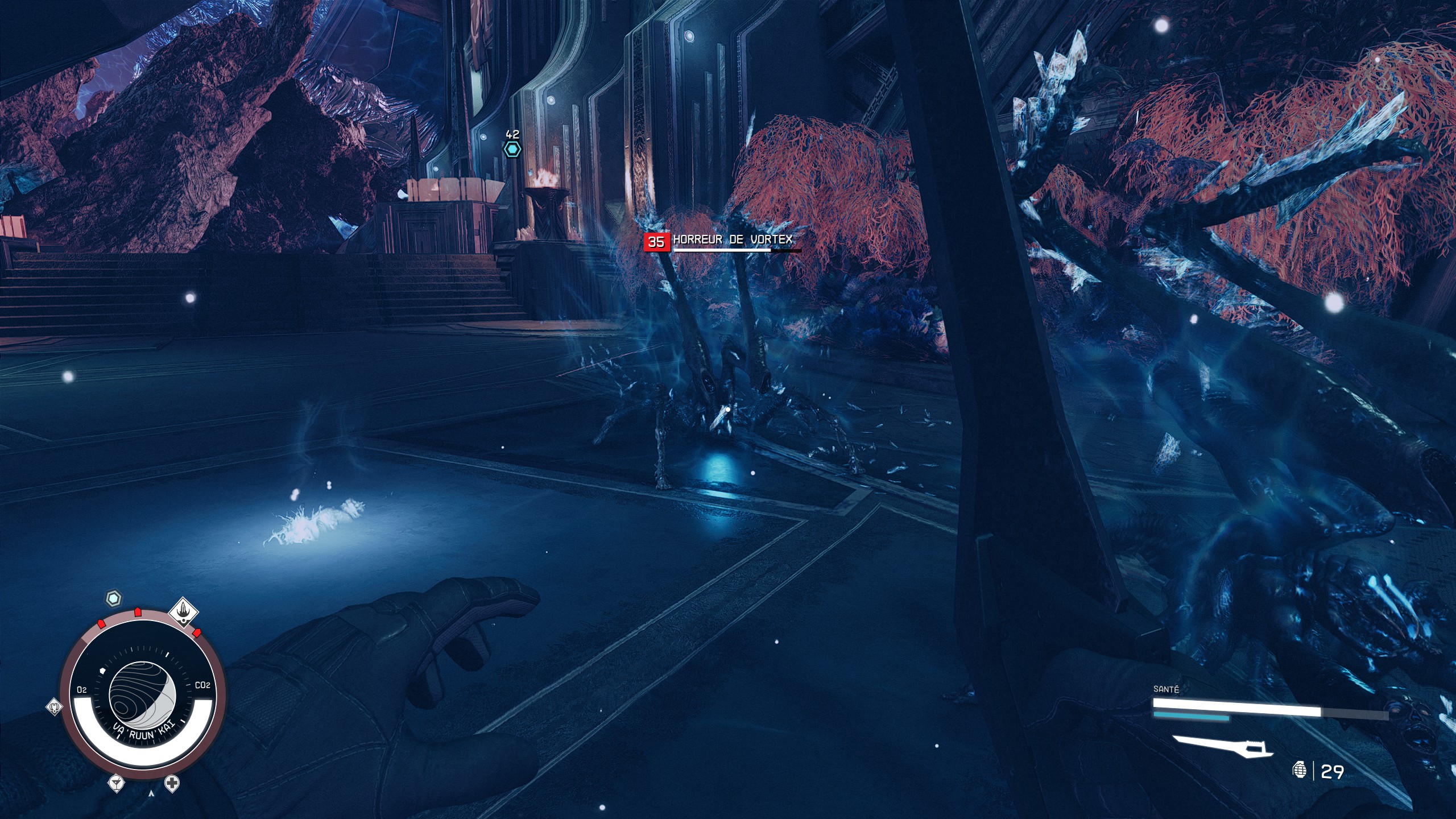This screenshot has width=1456, height=819.
Task: Expand the O2 label on the compass gauge
Action: (x=82, y=689)
